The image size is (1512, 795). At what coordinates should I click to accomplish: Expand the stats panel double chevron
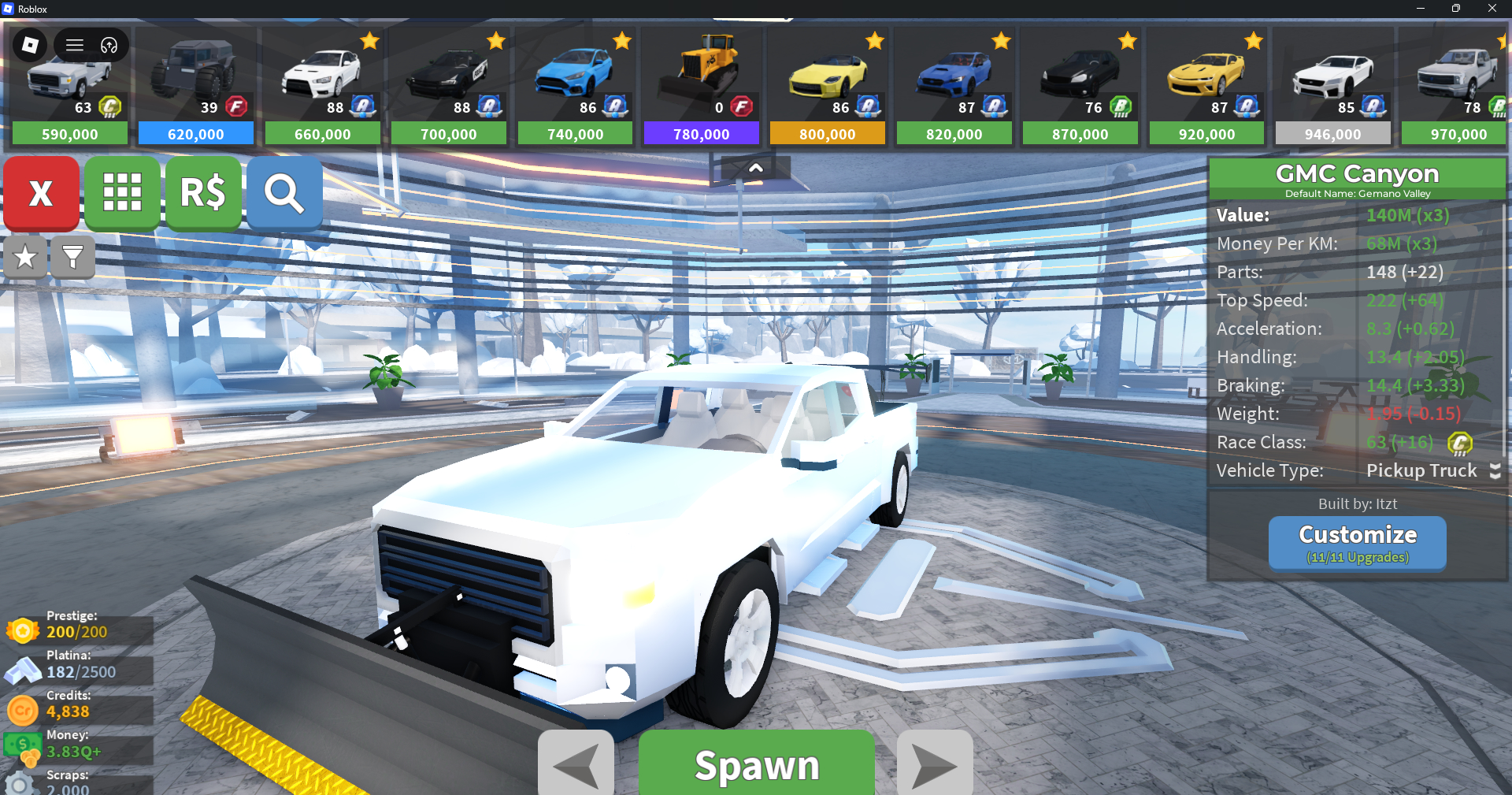click(1495, 470)
